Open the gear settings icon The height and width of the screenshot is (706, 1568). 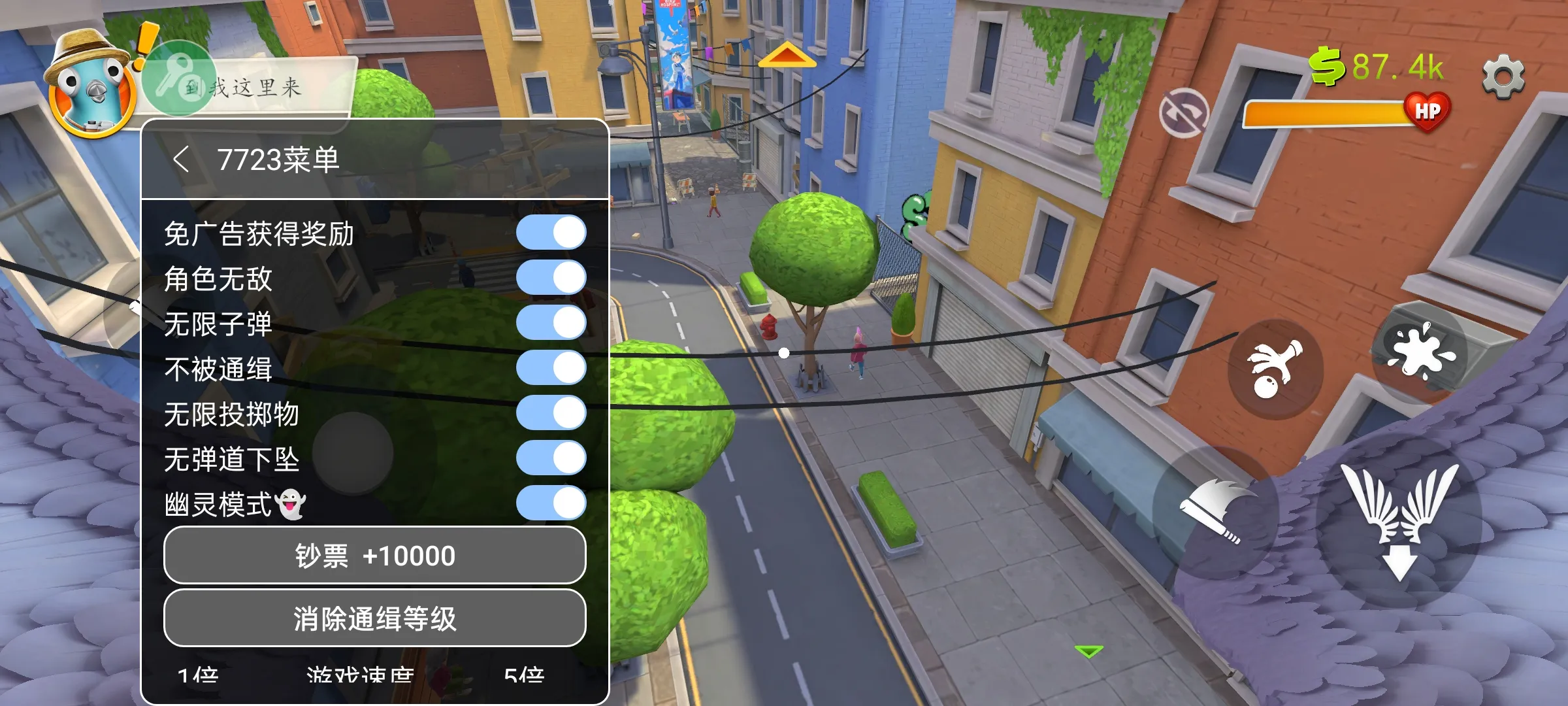(1503, 77)
